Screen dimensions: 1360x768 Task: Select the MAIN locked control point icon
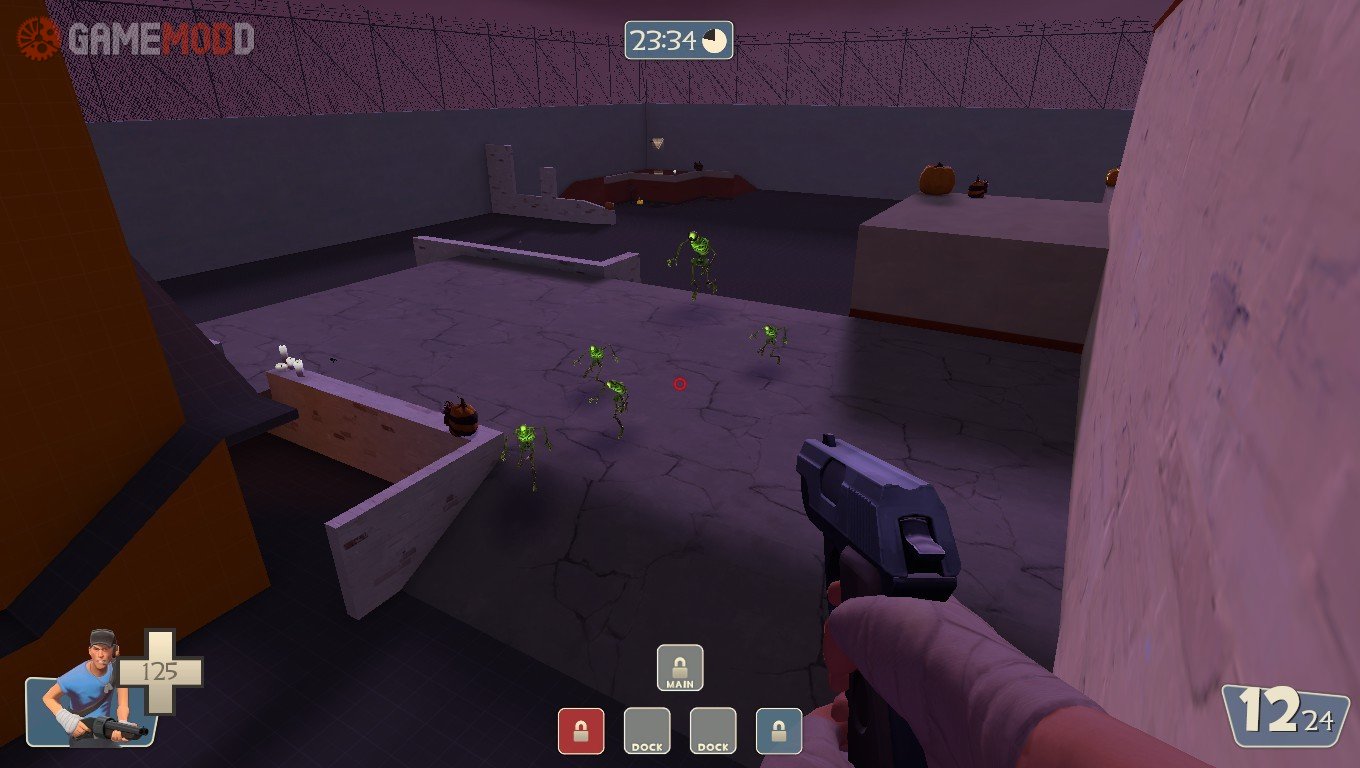point(680,668)
